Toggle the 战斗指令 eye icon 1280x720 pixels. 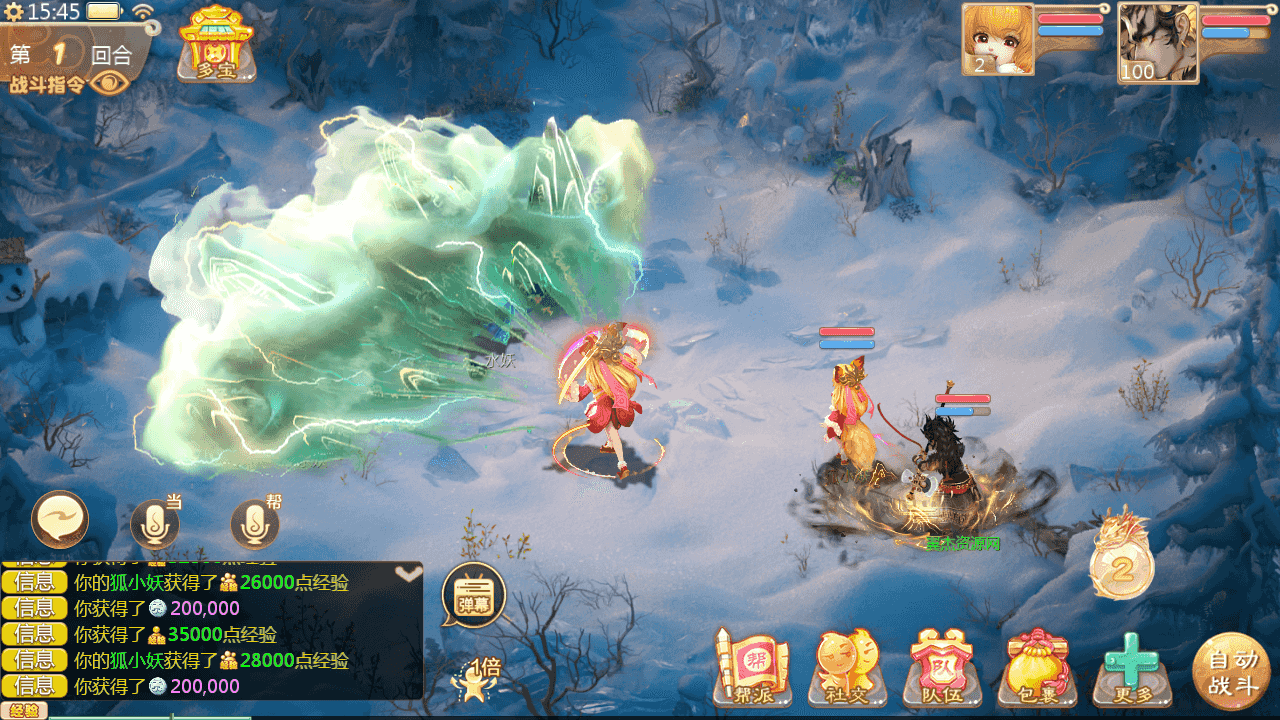pos(109,84)
